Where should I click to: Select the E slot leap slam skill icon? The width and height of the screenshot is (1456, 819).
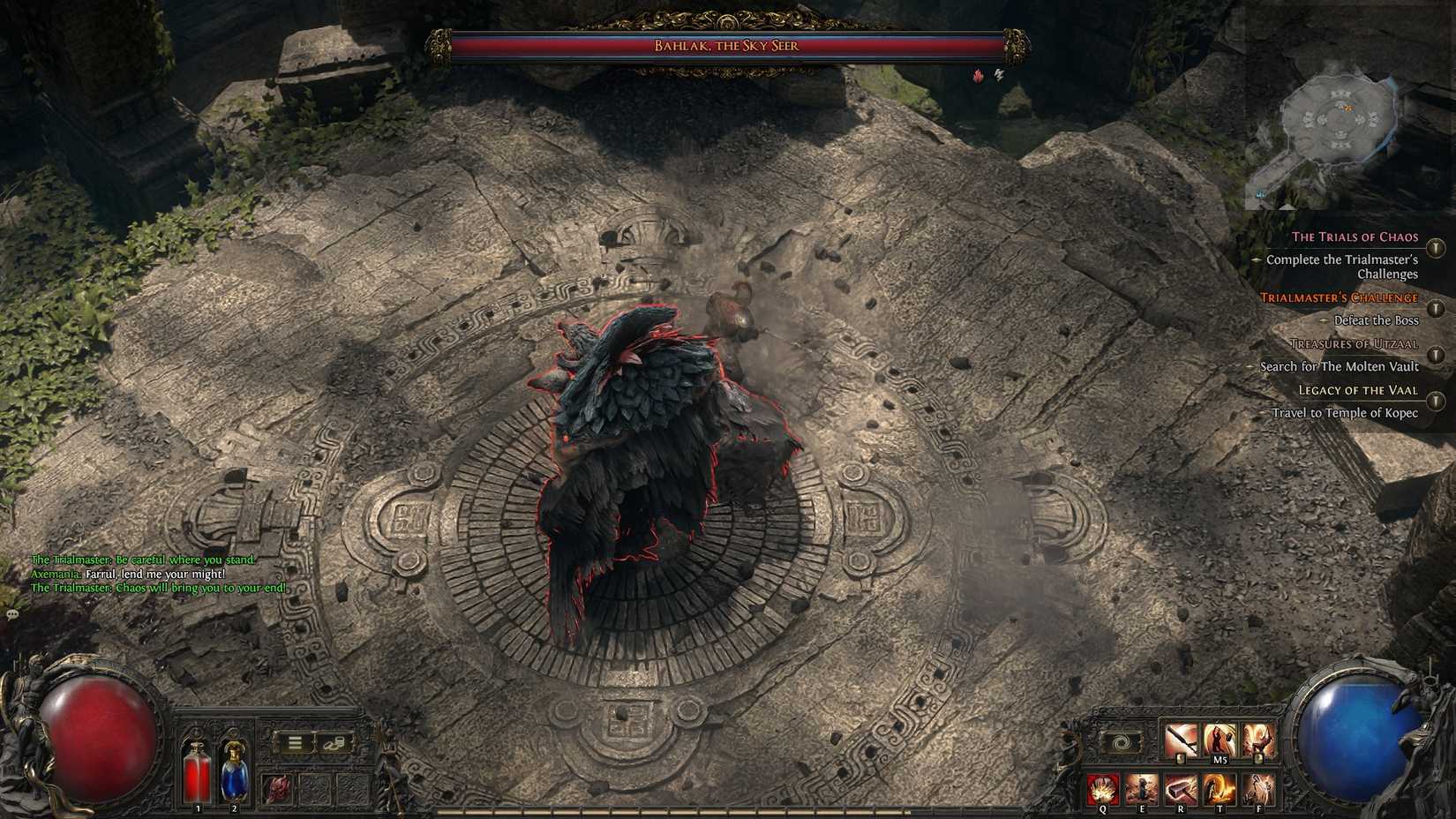[1142, 789]
